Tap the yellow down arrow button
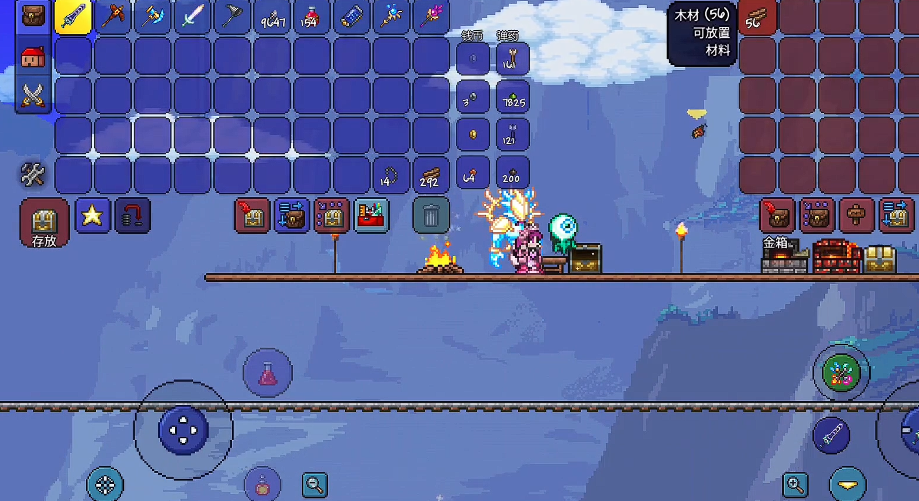 pyautogui.click(x=849, y=485)
